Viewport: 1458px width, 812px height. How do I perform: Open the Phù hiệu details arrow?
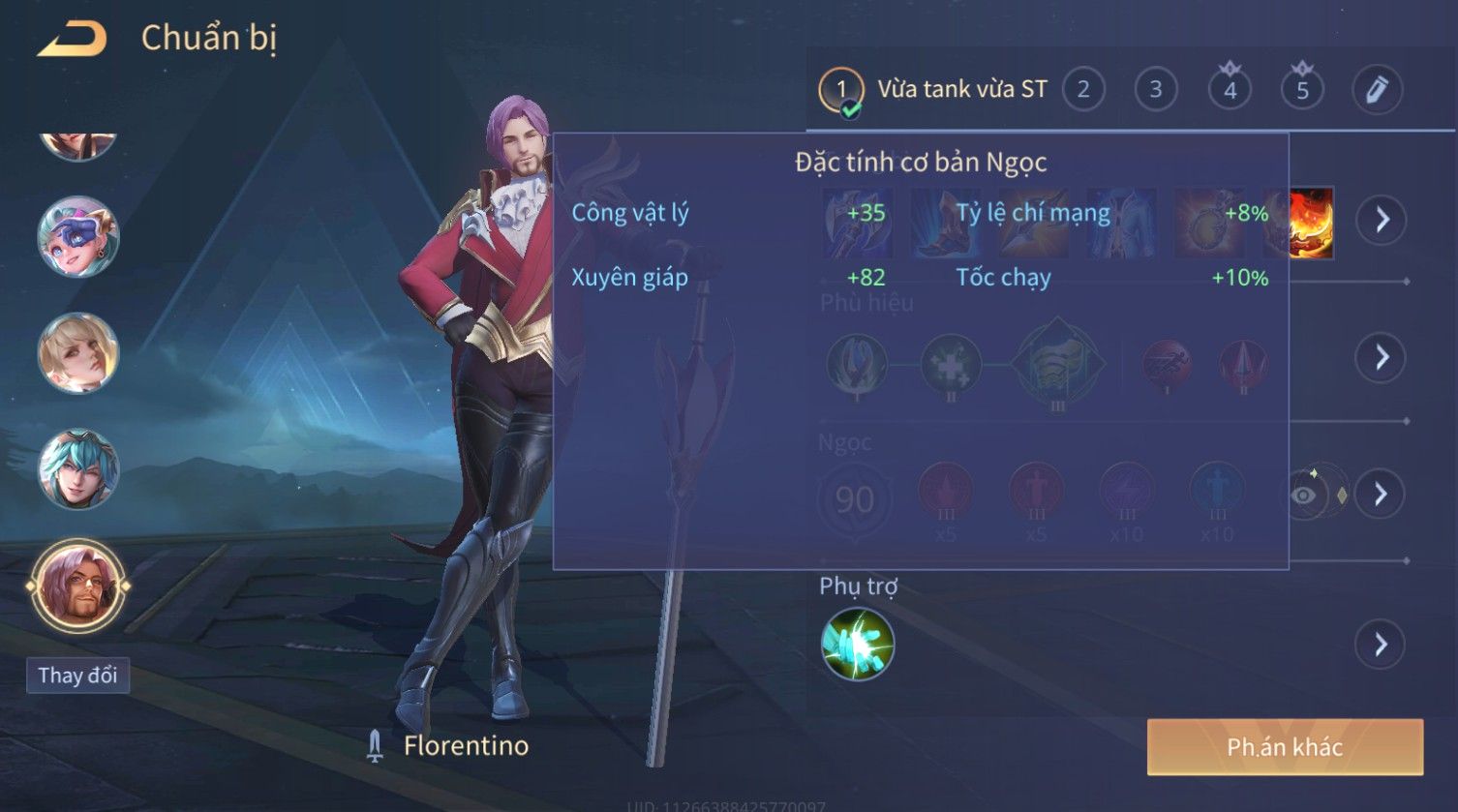coord(1381,358)
